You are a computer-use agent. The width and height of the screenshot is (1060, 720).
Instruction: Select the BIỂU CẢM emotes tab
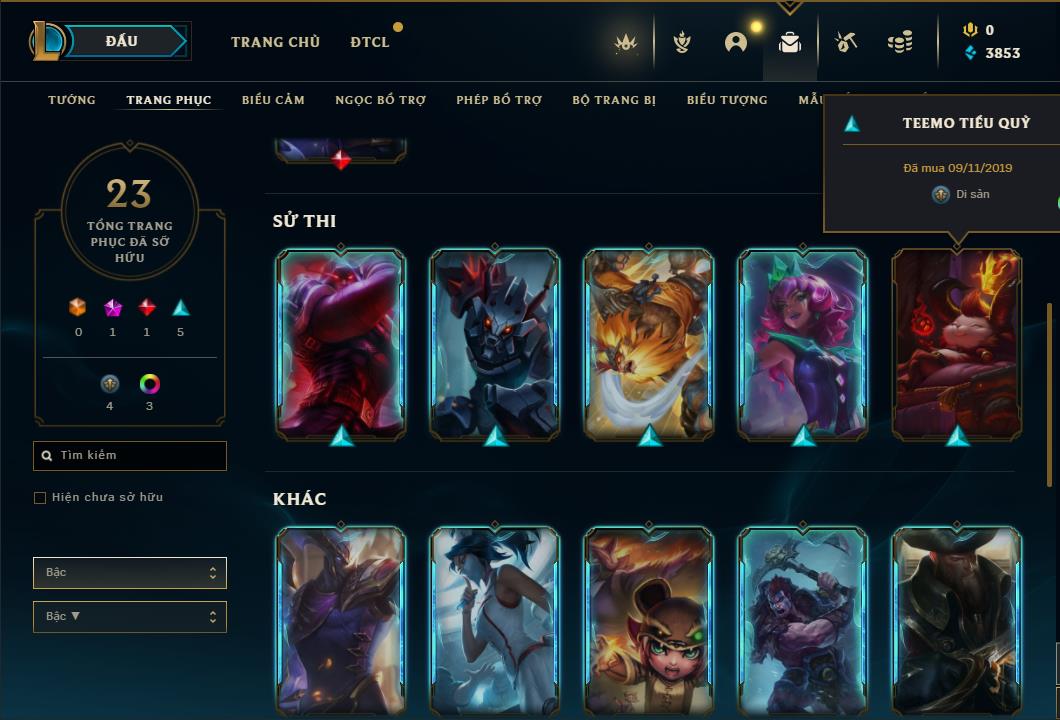click(273, 100)
